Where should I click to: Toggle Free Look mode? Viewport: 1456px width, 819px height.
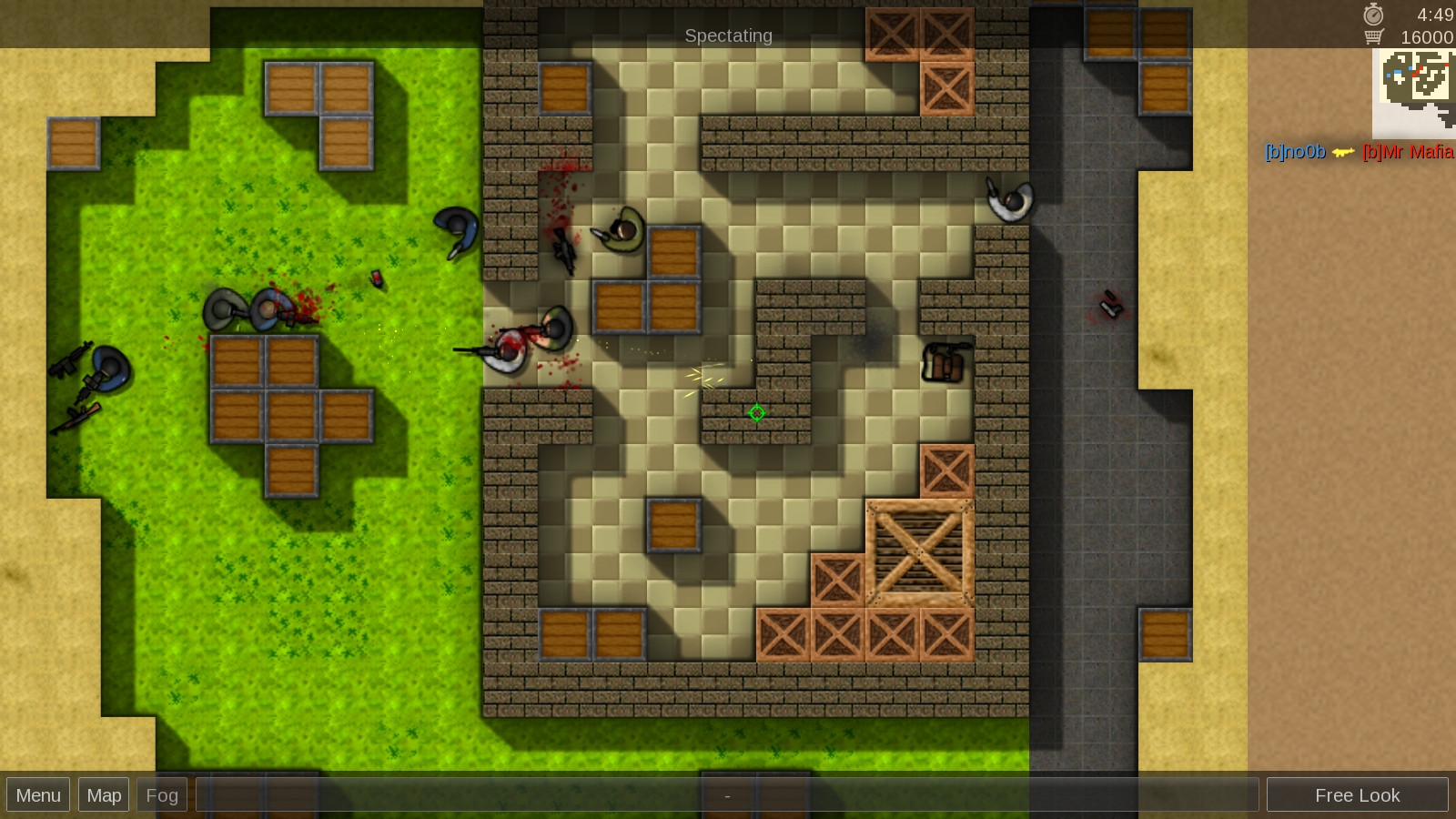(x=1357, y=794)
